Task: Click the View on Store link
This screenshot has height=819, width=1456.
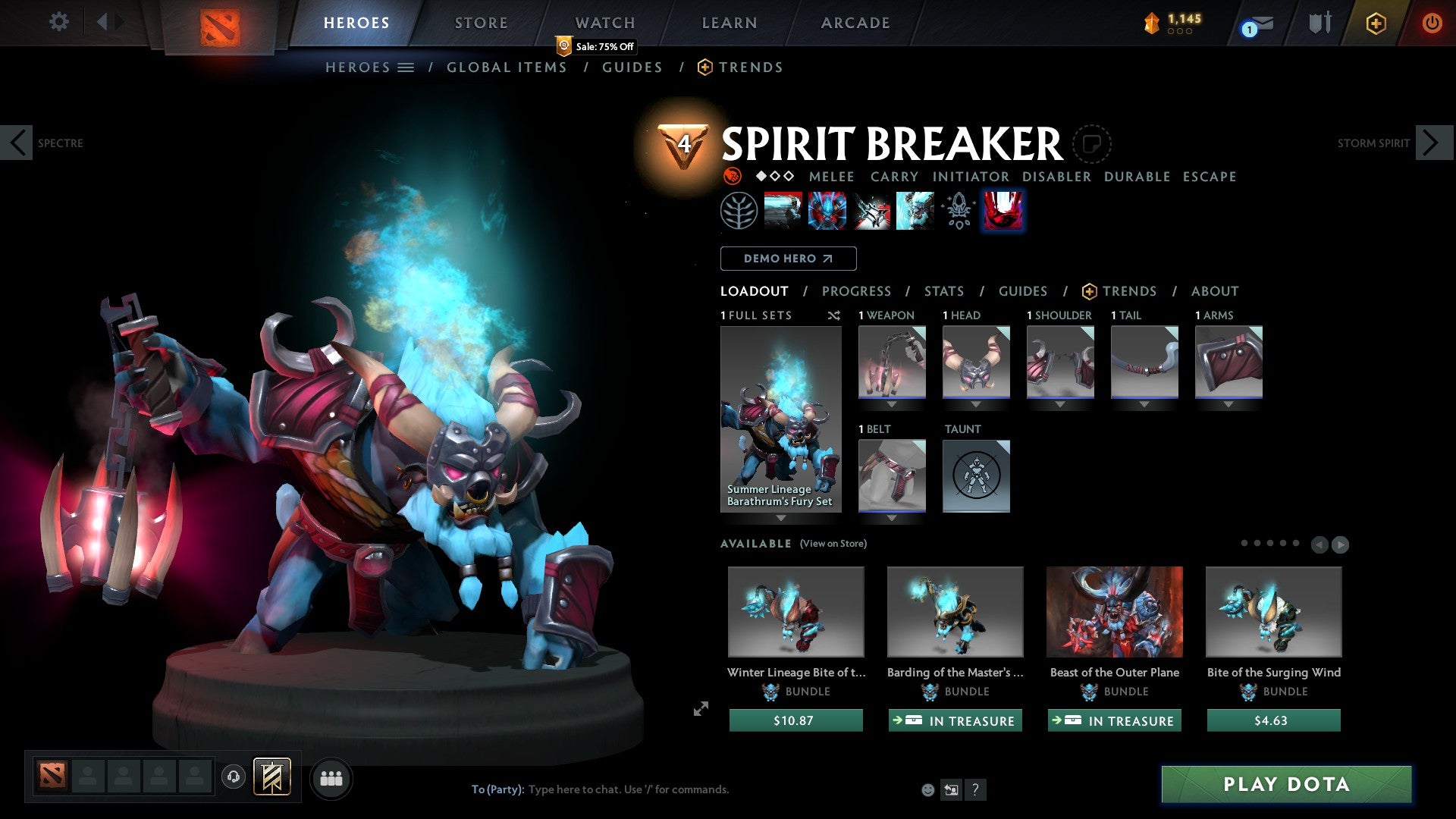Action: (833, 544)
